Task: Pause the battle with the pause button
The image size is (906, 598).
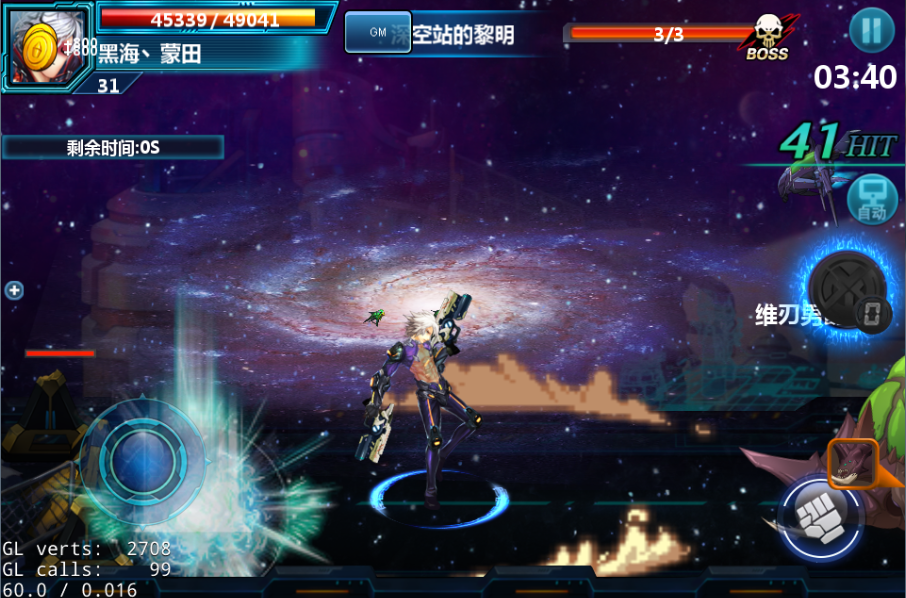Action: pos(871,31)
